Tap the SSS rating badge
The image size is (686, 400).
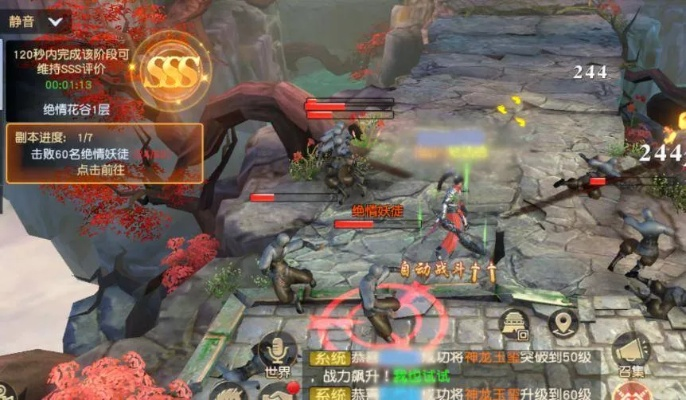click(171, 67)
